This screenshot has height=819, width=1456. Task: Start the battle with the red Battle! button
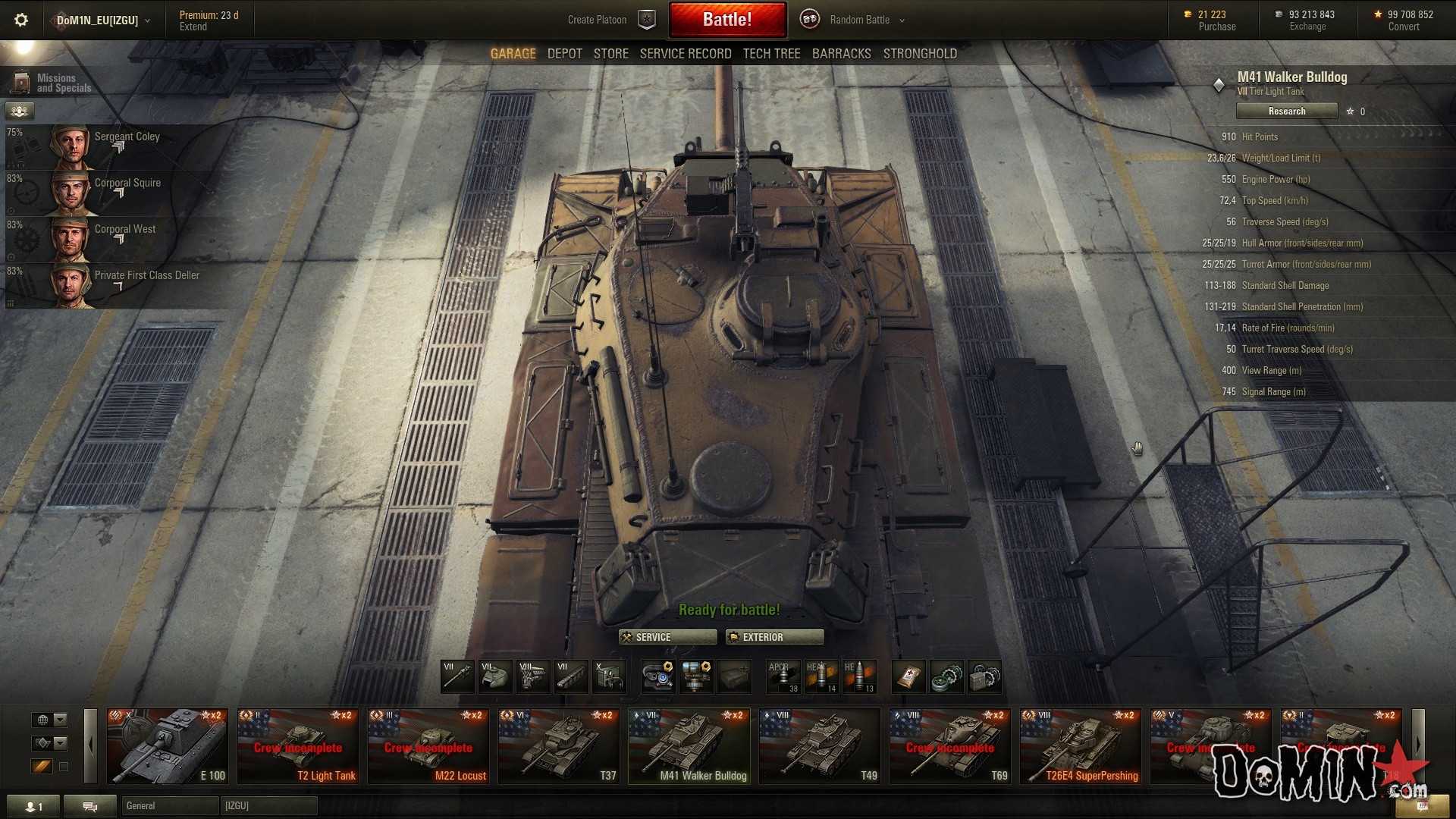coord(726,20)
